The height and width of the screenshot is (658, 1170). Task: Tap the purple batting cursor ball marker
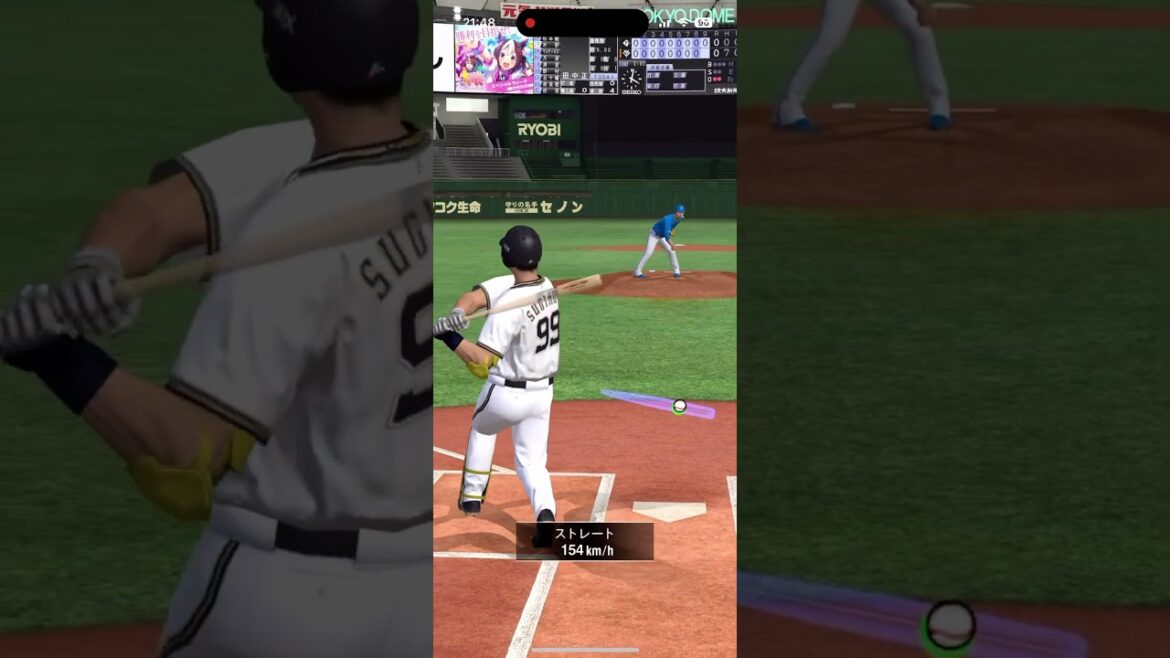pos(679,406)
